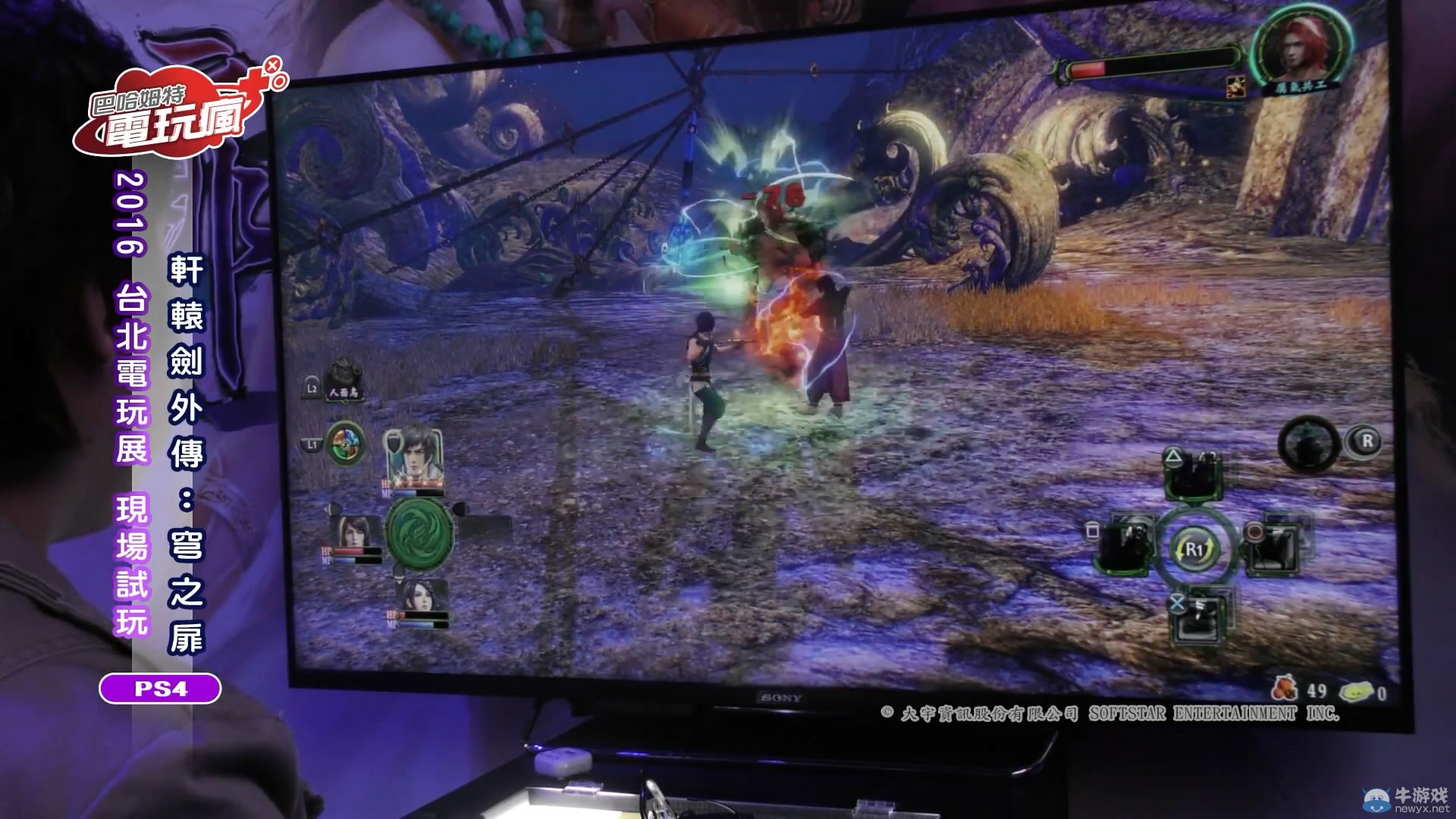This screenshot has height=819, width=1456.
Task: Toggle the L2 lock-on button indicator
Action: point(312,388)
